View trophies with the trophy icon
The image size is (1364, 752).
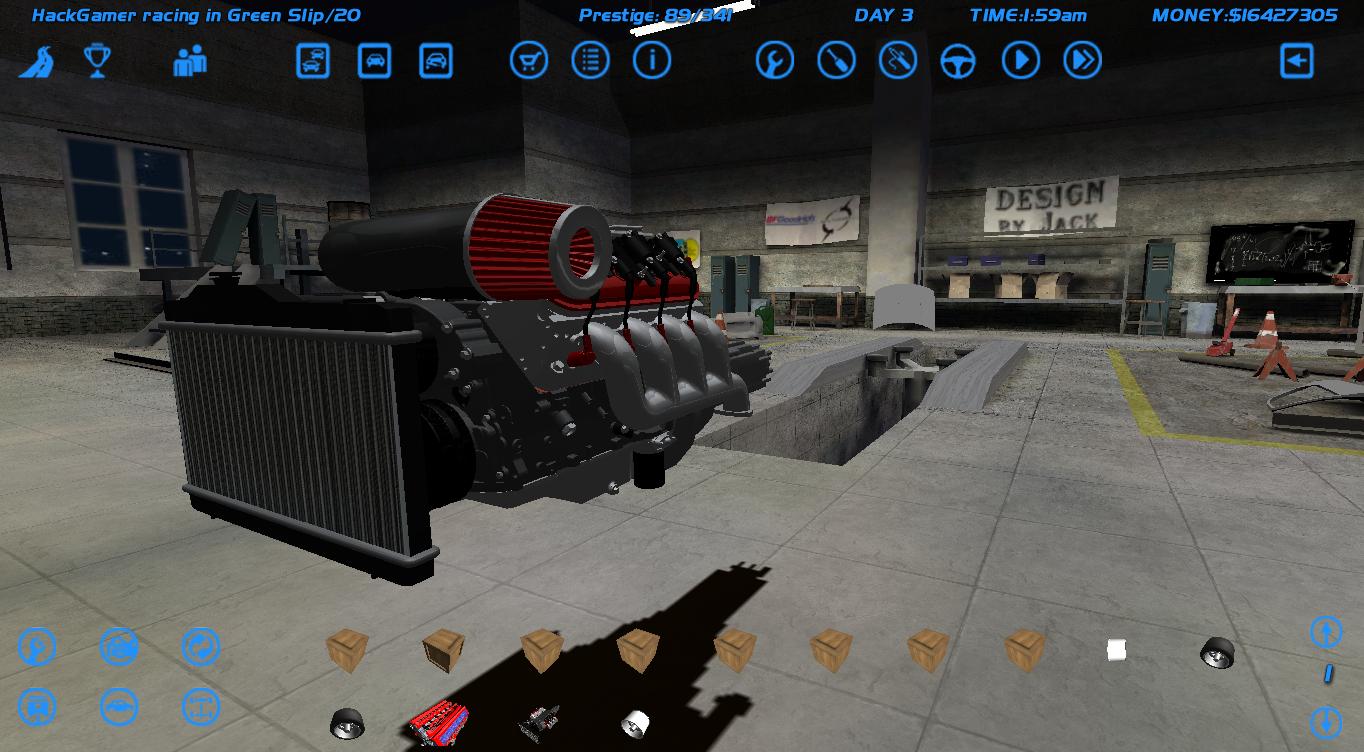[x=97, y=60]
